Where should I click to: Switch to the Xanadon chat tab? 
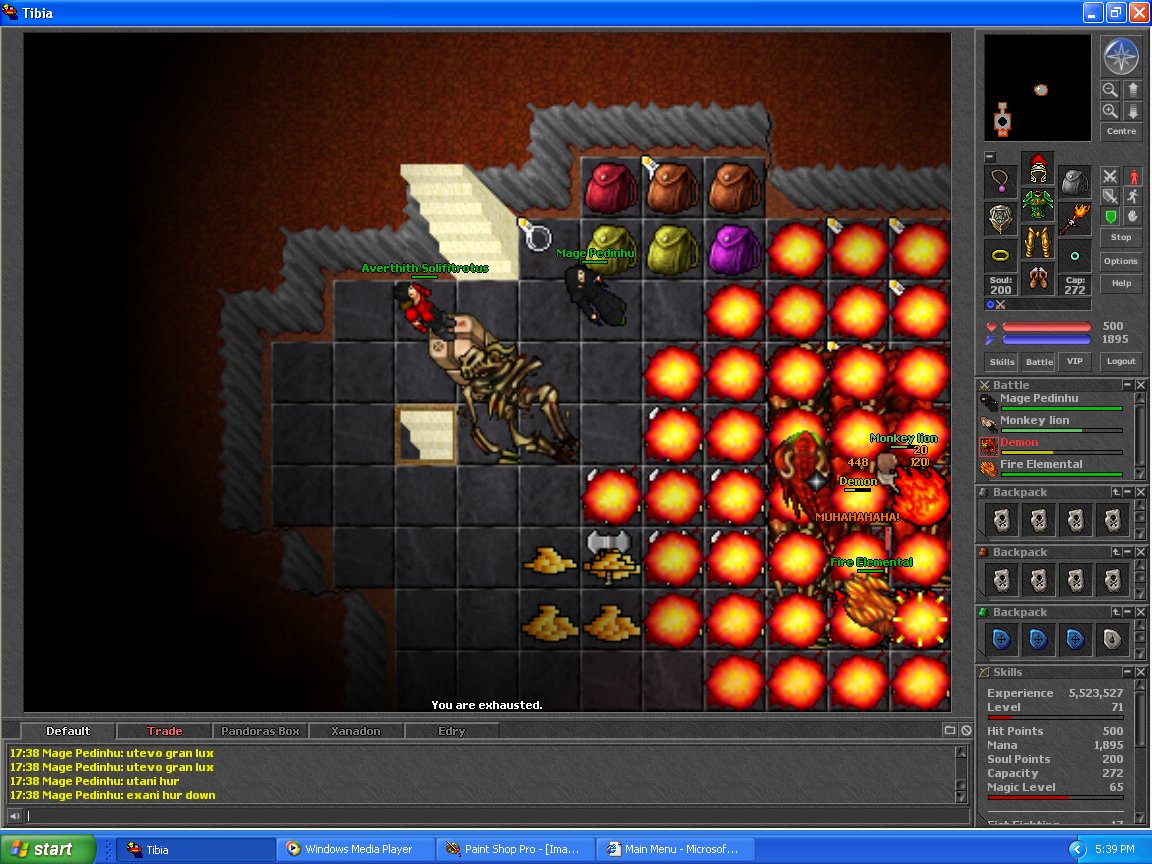coord(356,731)
